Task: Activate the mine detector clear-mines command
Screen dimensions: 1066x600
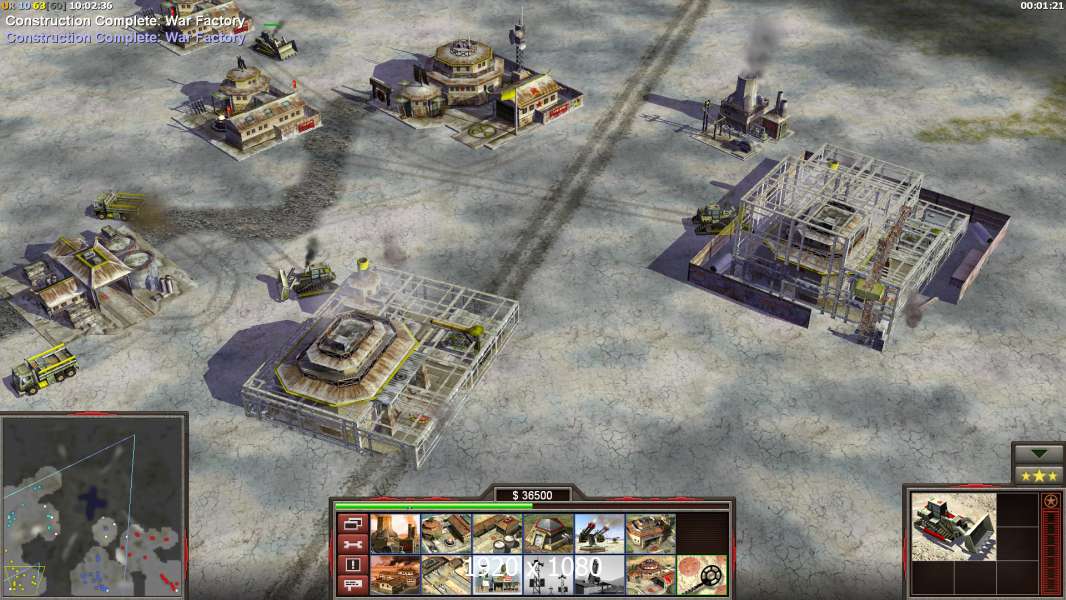Action: pyautogui.click(x=701, y=575)
